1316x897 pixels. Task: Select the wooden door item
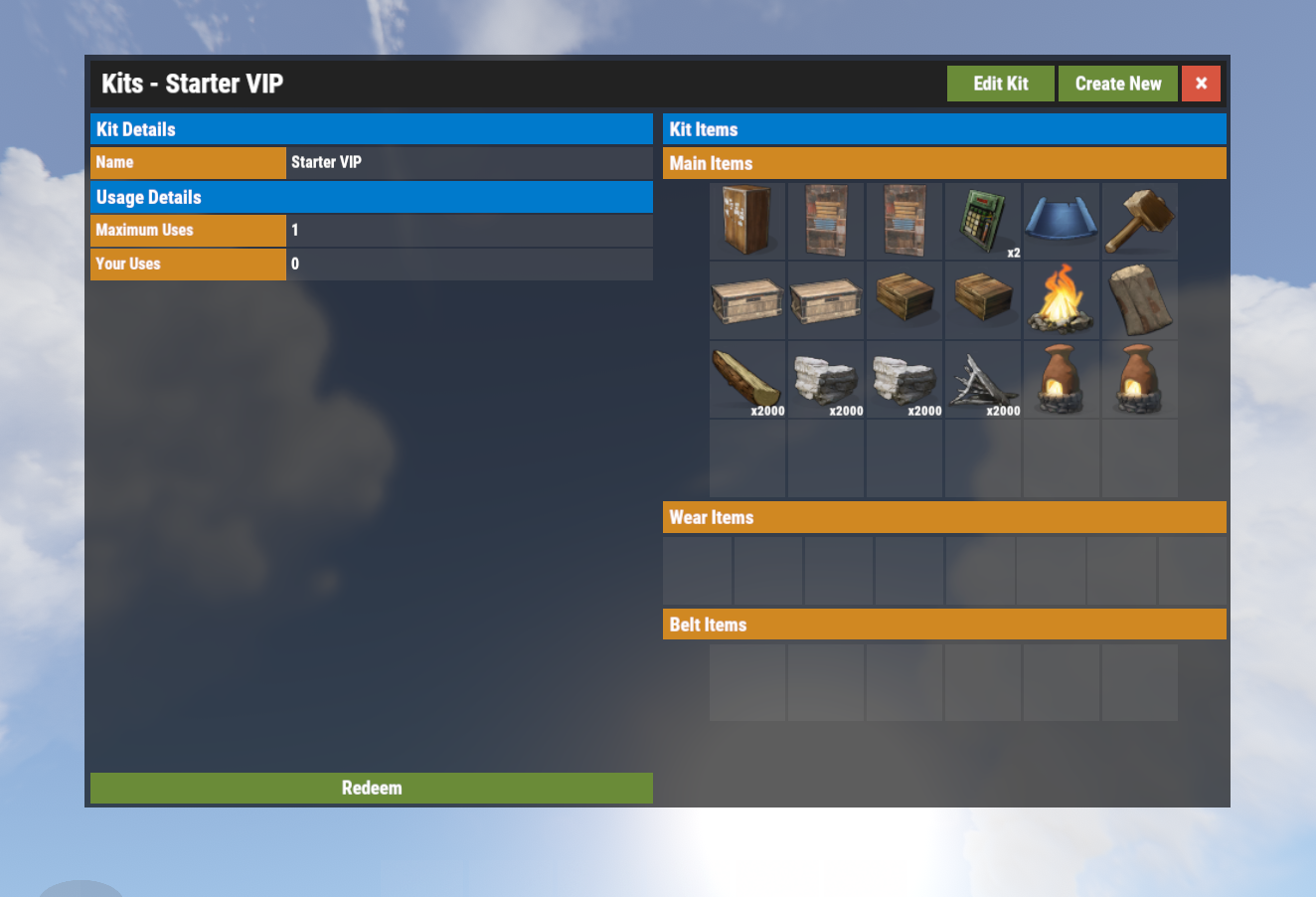coord(746,220)
